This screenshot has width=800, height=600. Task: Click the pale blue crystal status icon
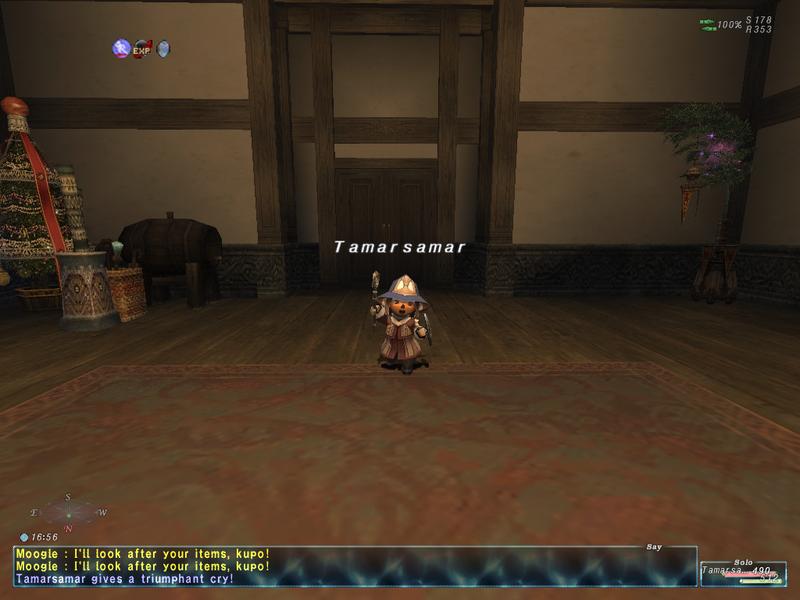163,48
